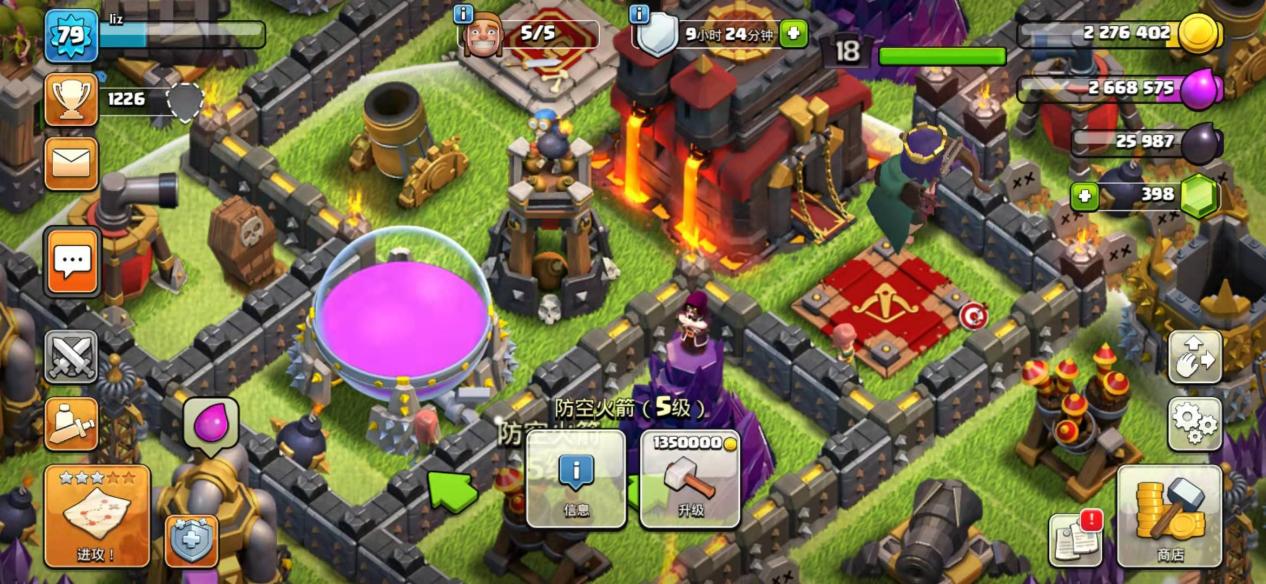Screen dimensions: 1266x584
Task: Open the news papers with red alert
Action: tap(1075, 540)
